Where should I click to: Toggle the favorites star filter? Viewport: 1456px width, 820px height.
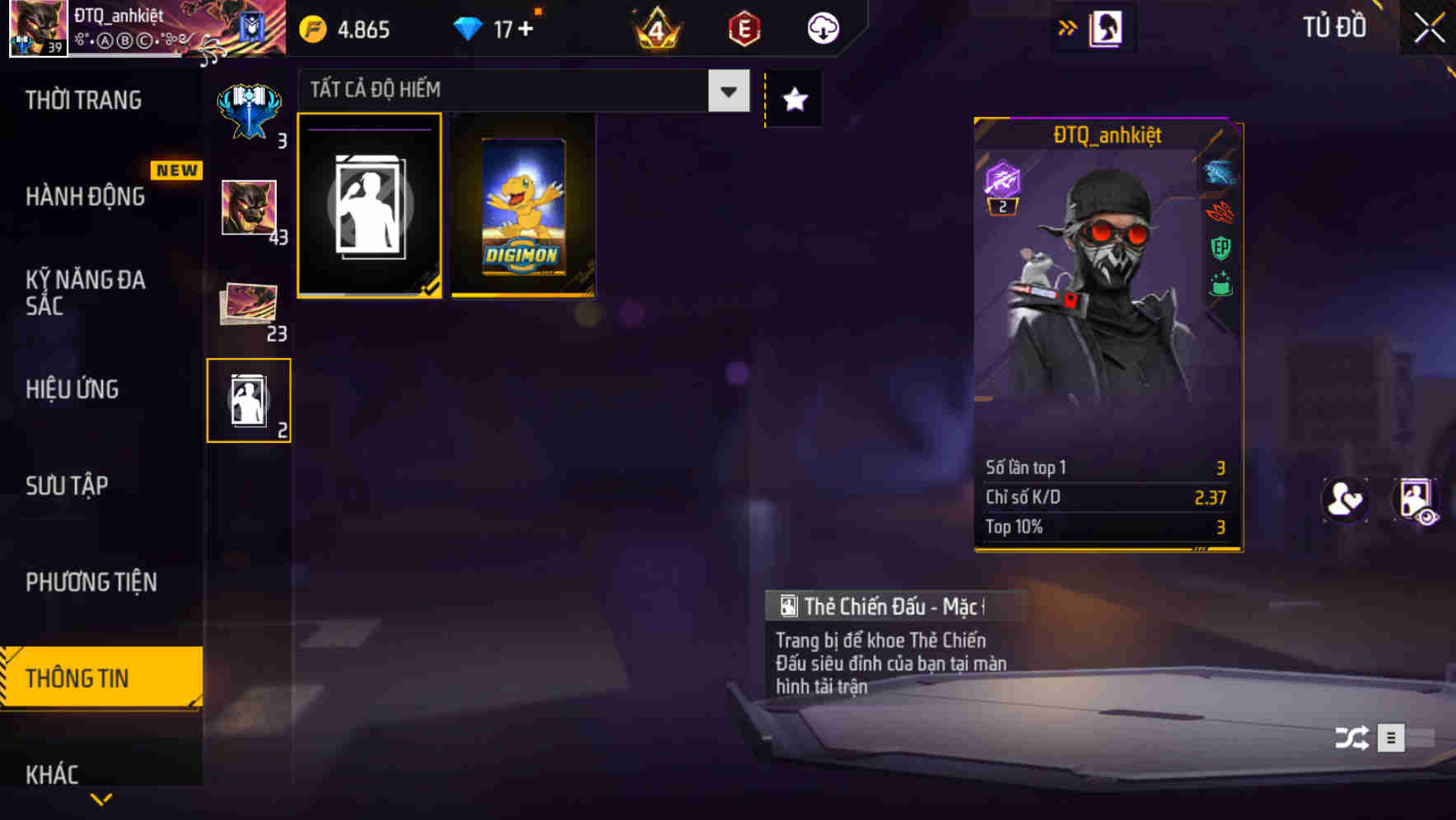click(x=793, y=99)
